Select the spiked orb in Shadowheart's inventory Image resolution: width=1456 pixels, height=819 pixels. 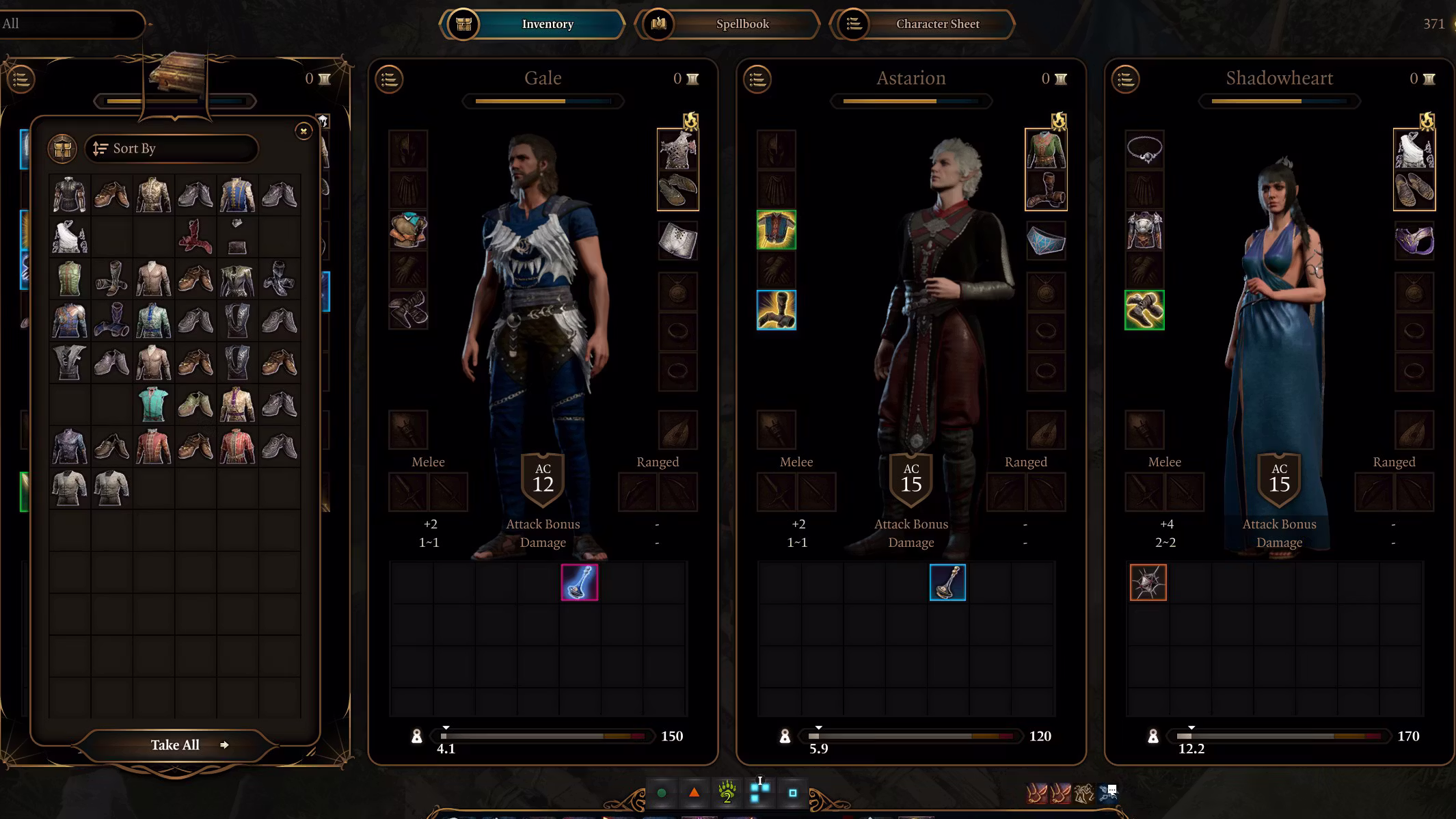(x=1148, y=582)
